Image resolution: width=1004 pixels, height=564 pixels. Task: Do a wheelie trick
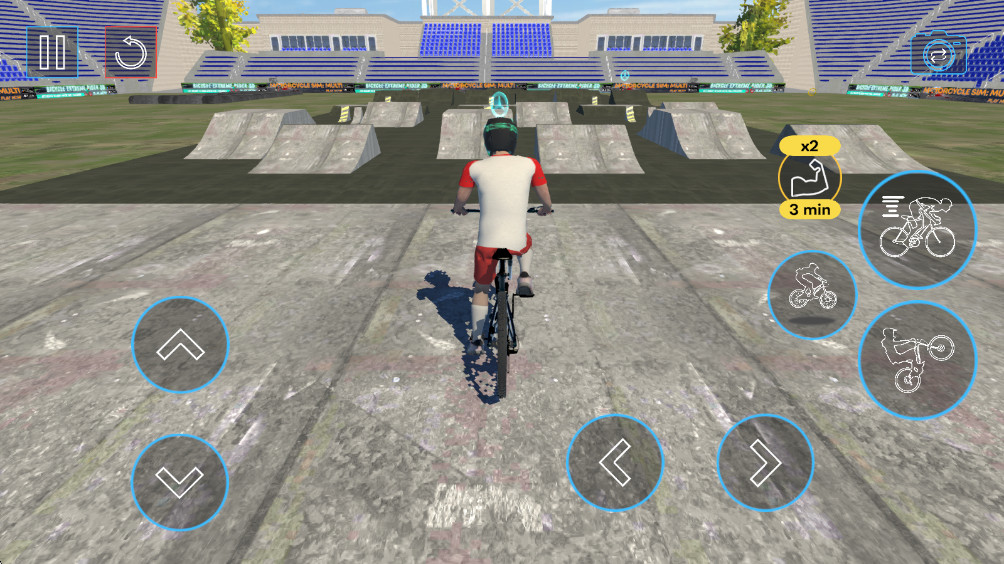coord(916,359)
